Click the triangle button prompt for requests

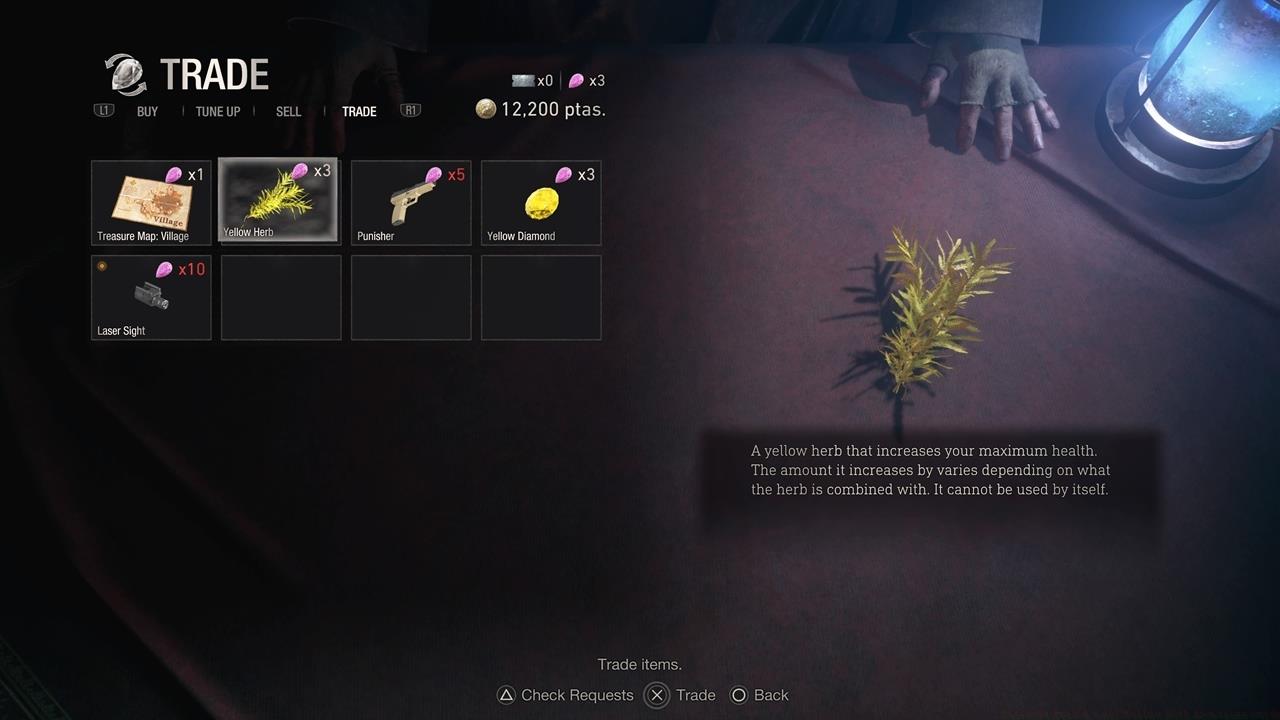click(x=506, y=695)
